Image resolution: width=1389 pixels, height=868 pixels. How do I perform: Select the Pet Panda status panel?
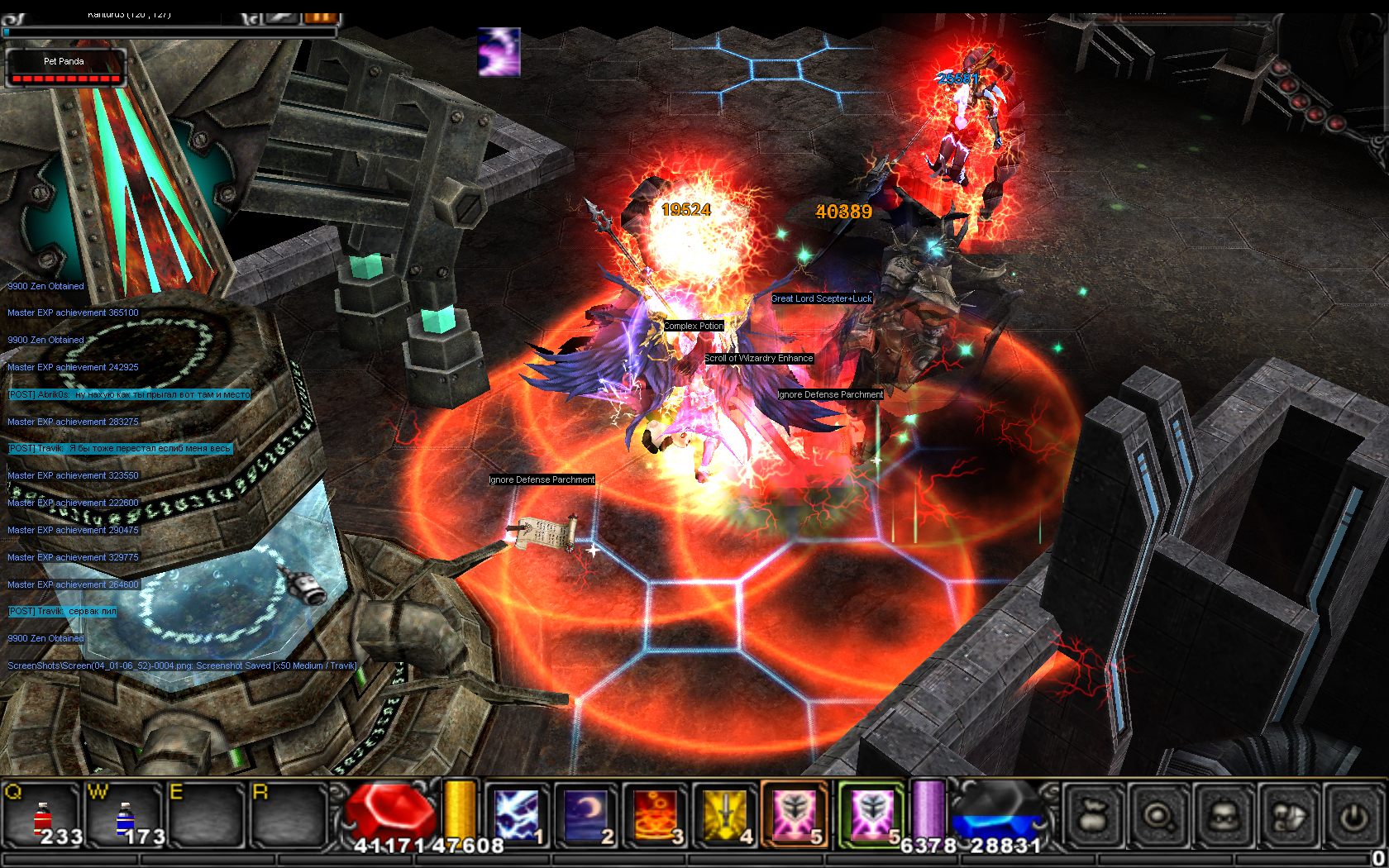65,68
